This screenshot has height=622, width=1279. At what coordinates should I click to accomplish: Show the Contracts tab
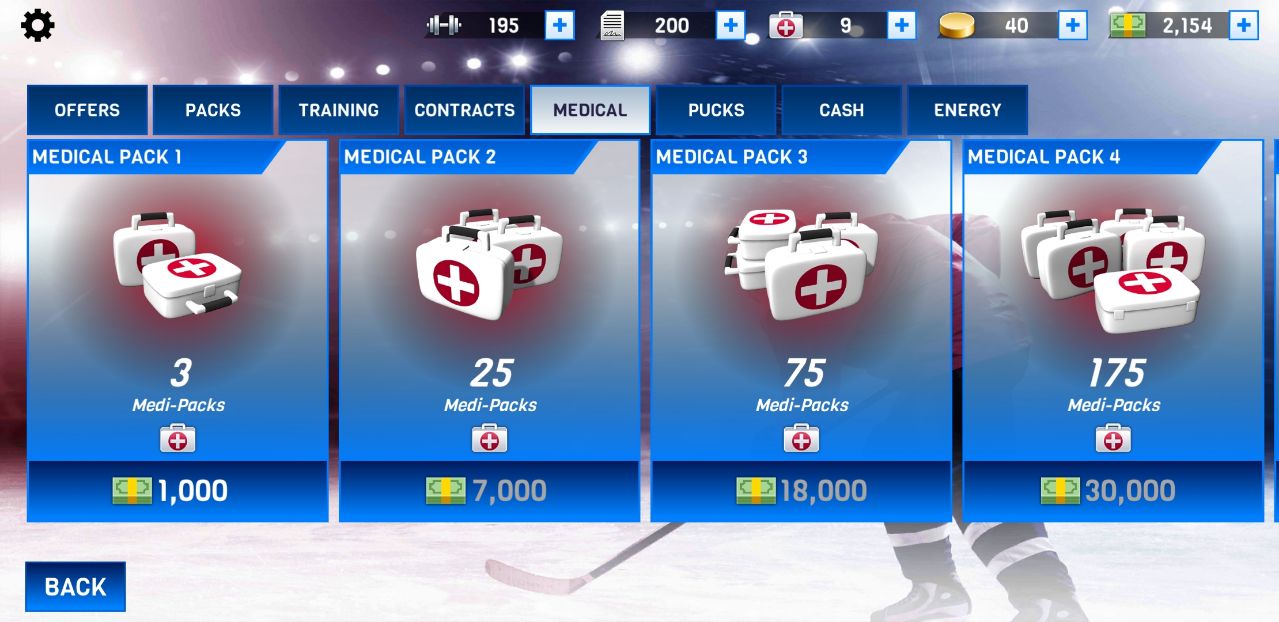tap(464, 110)
